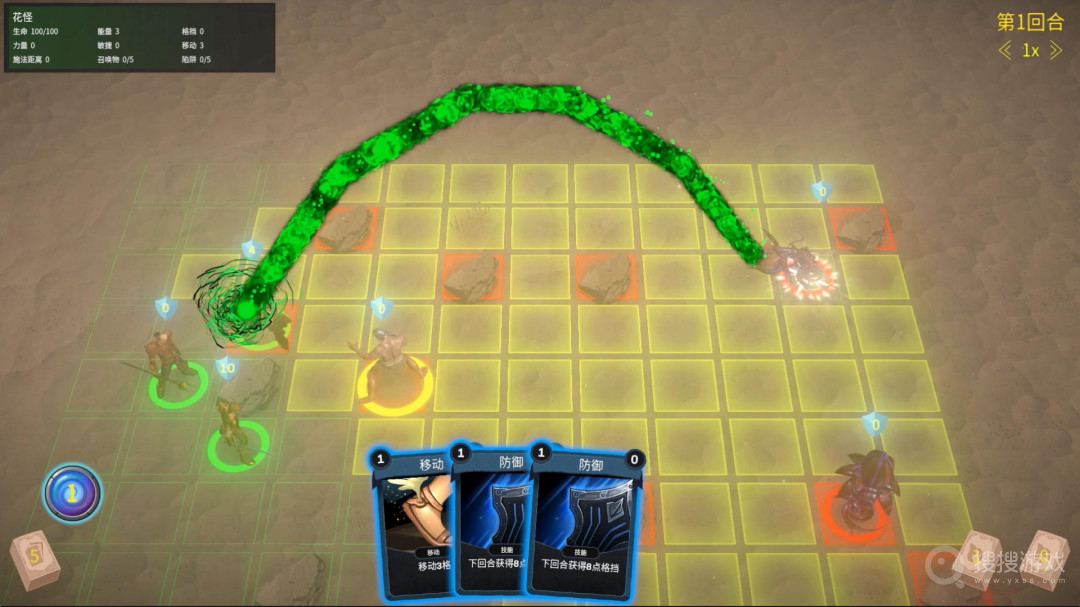Increase game speed with the right double-arrow

(1055, 51)
